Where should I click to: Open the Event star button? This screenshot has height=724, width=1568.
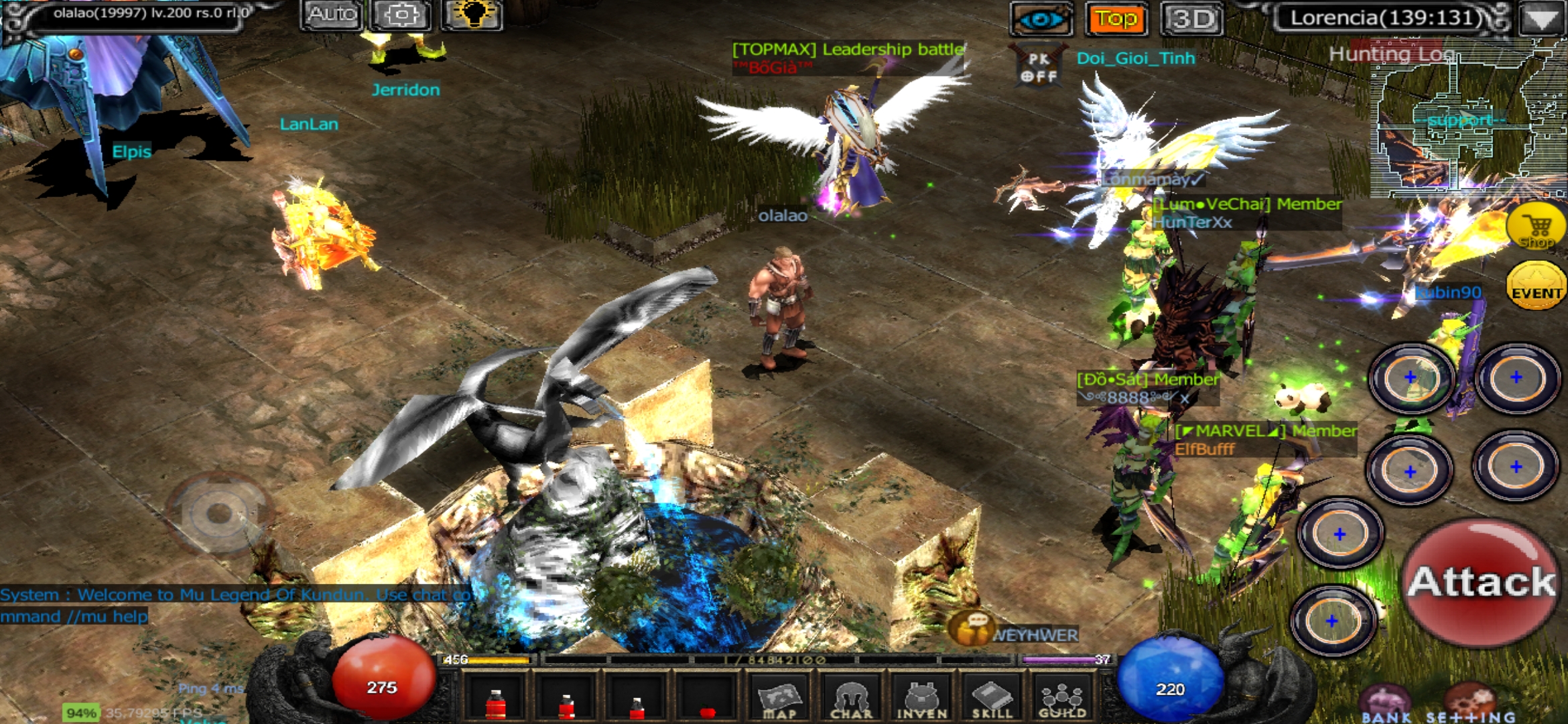click(x=1536, y=287)
